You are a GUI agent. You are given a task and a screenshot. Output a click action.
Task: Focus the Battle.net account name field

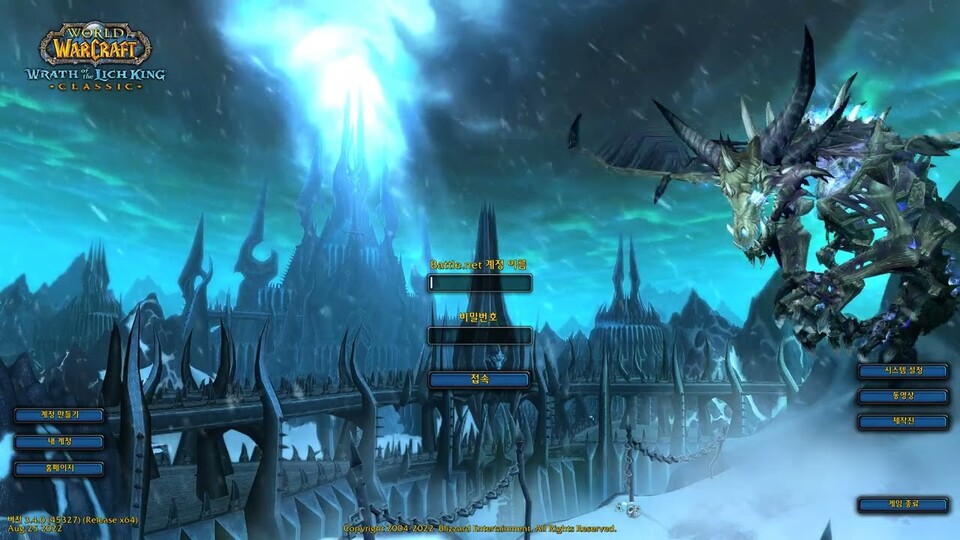pyautogui.click(x=479, y=283)
